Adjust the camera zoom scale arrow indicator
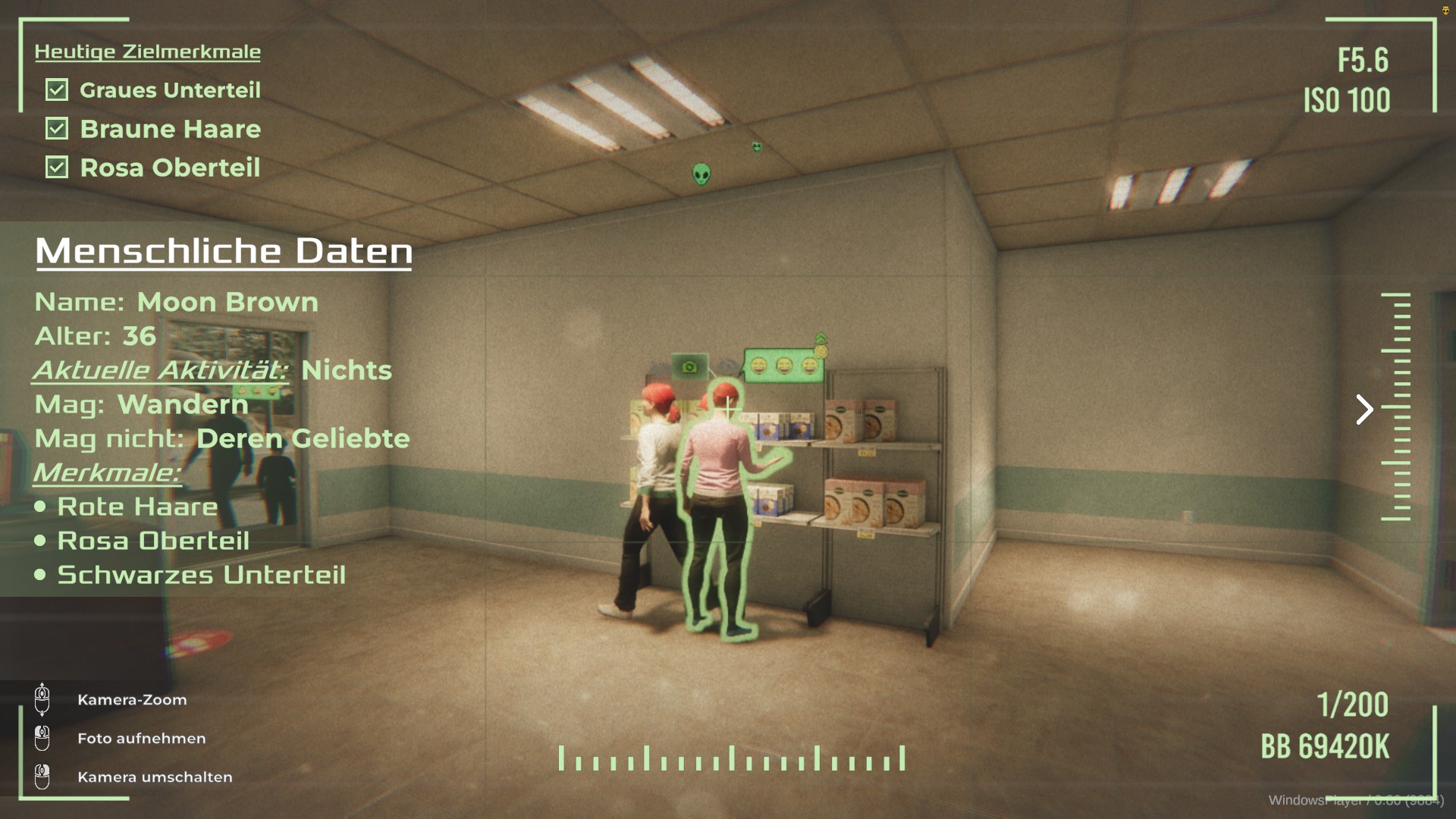The height and width of the screenshot is (819, 1456). click(1364, 409)
